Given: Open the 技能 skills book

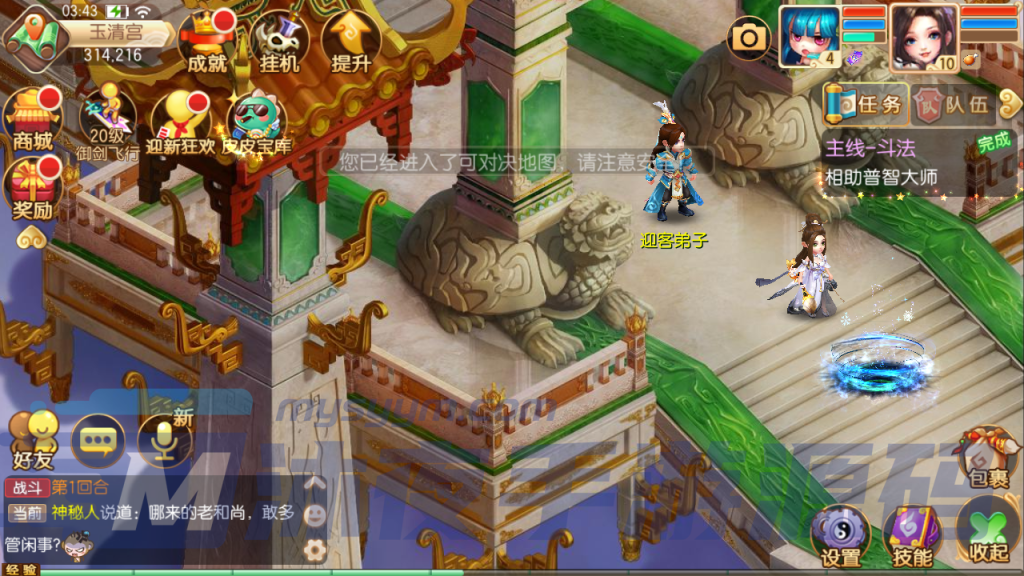Looking at the screenshot, I should coord(910,537).
